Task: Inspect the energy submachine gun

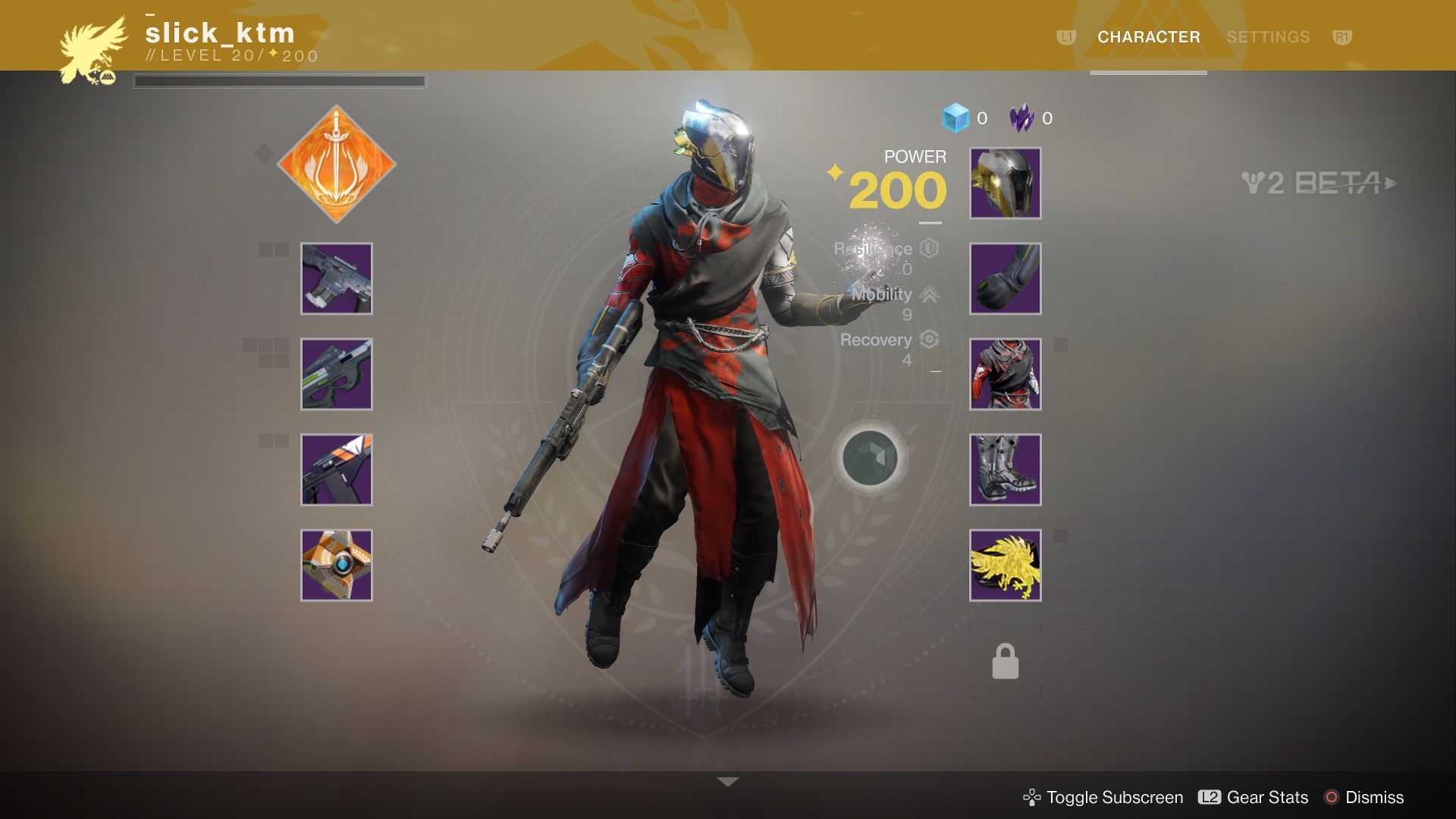Action: [337, 374]
